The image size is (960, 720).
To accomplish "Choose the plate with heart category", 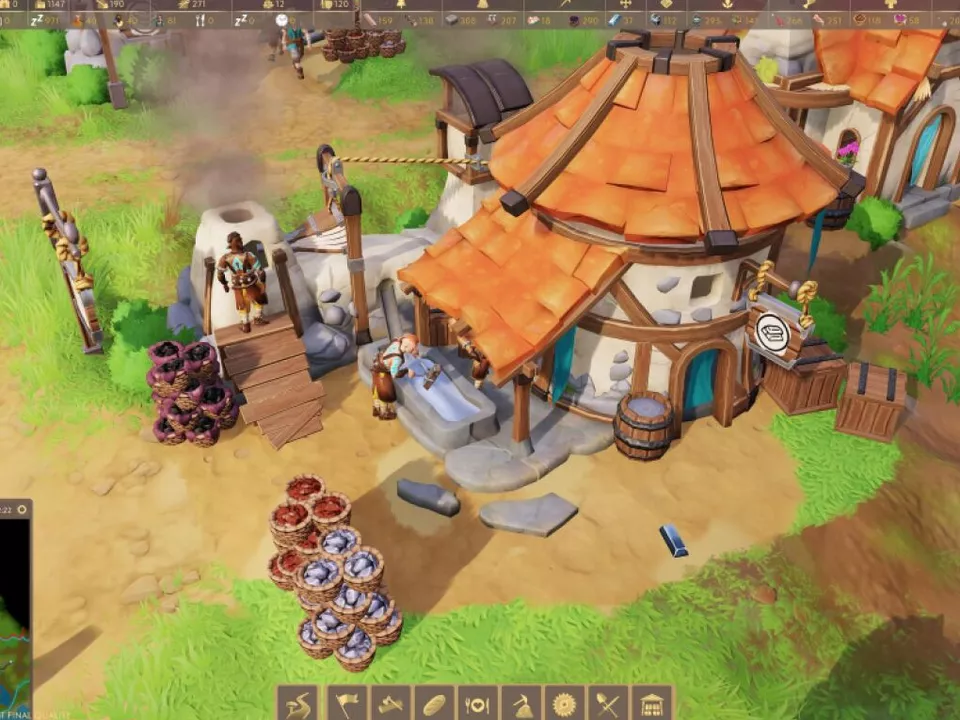I will point(479,704).
